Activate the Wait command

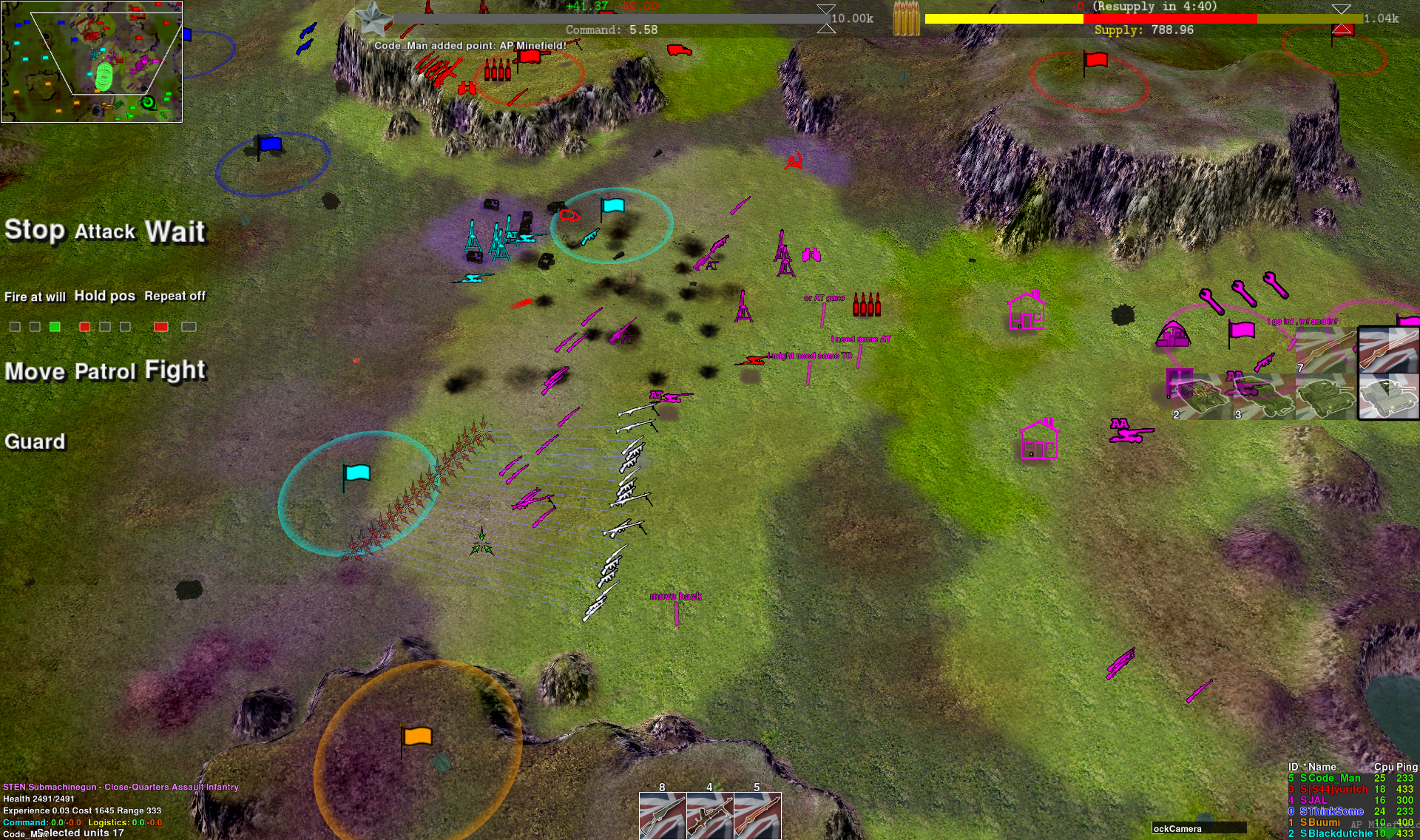click(175, 232)
